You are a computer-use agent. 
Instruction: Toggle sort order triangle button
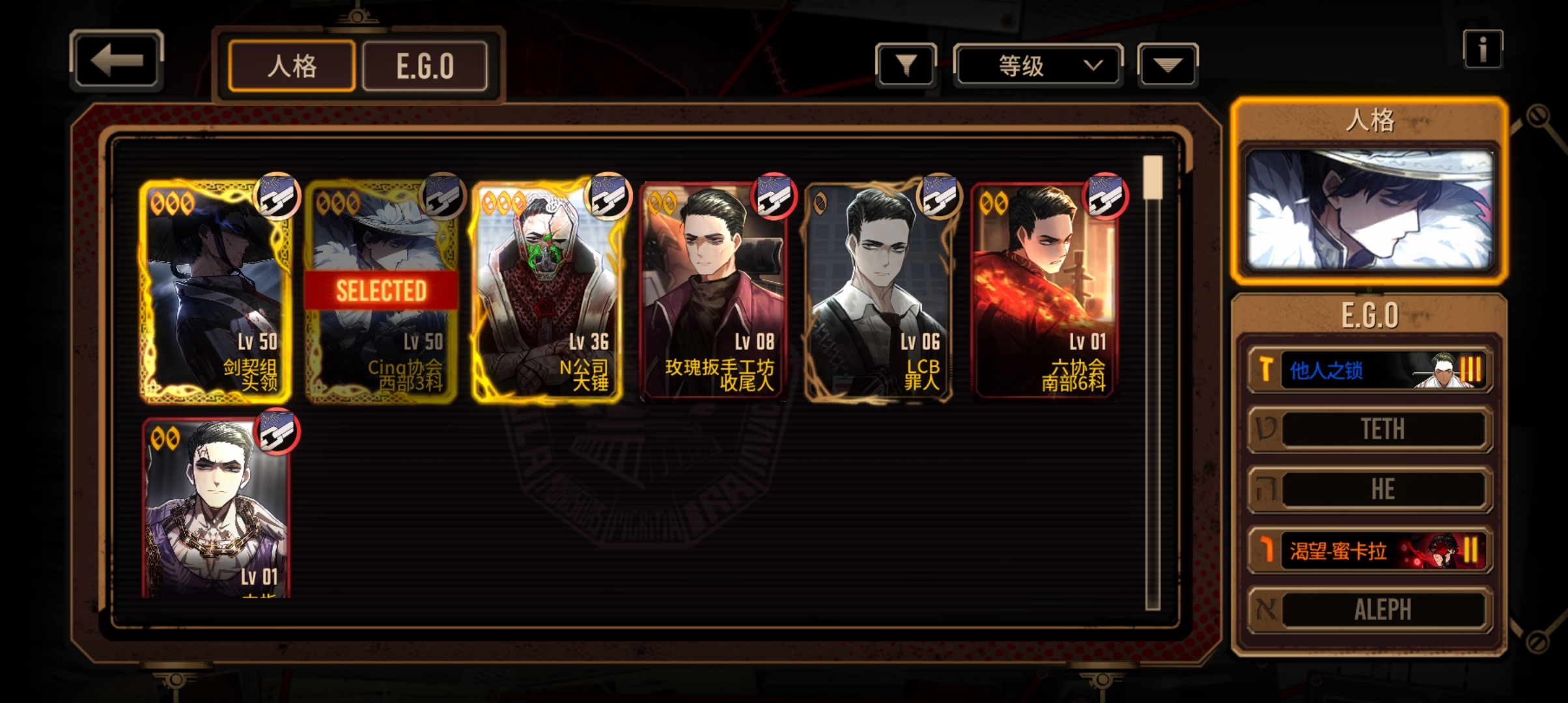pyautogui.click(x=1168, y=65)
